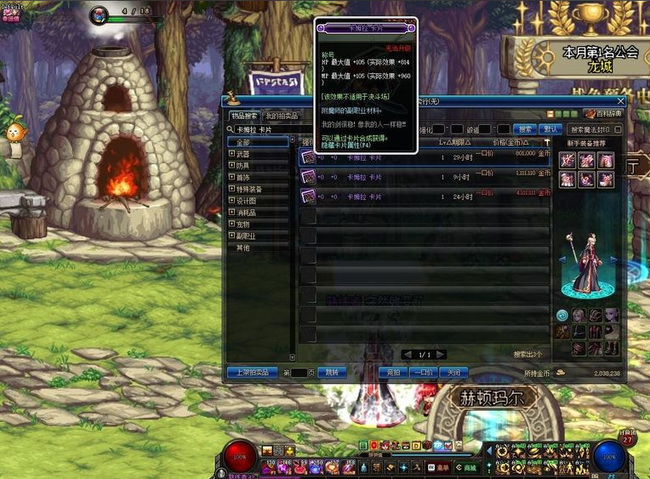This screenshot has height=479, width=650.
Task: Click the item name search field
Action: click(264, 129)
